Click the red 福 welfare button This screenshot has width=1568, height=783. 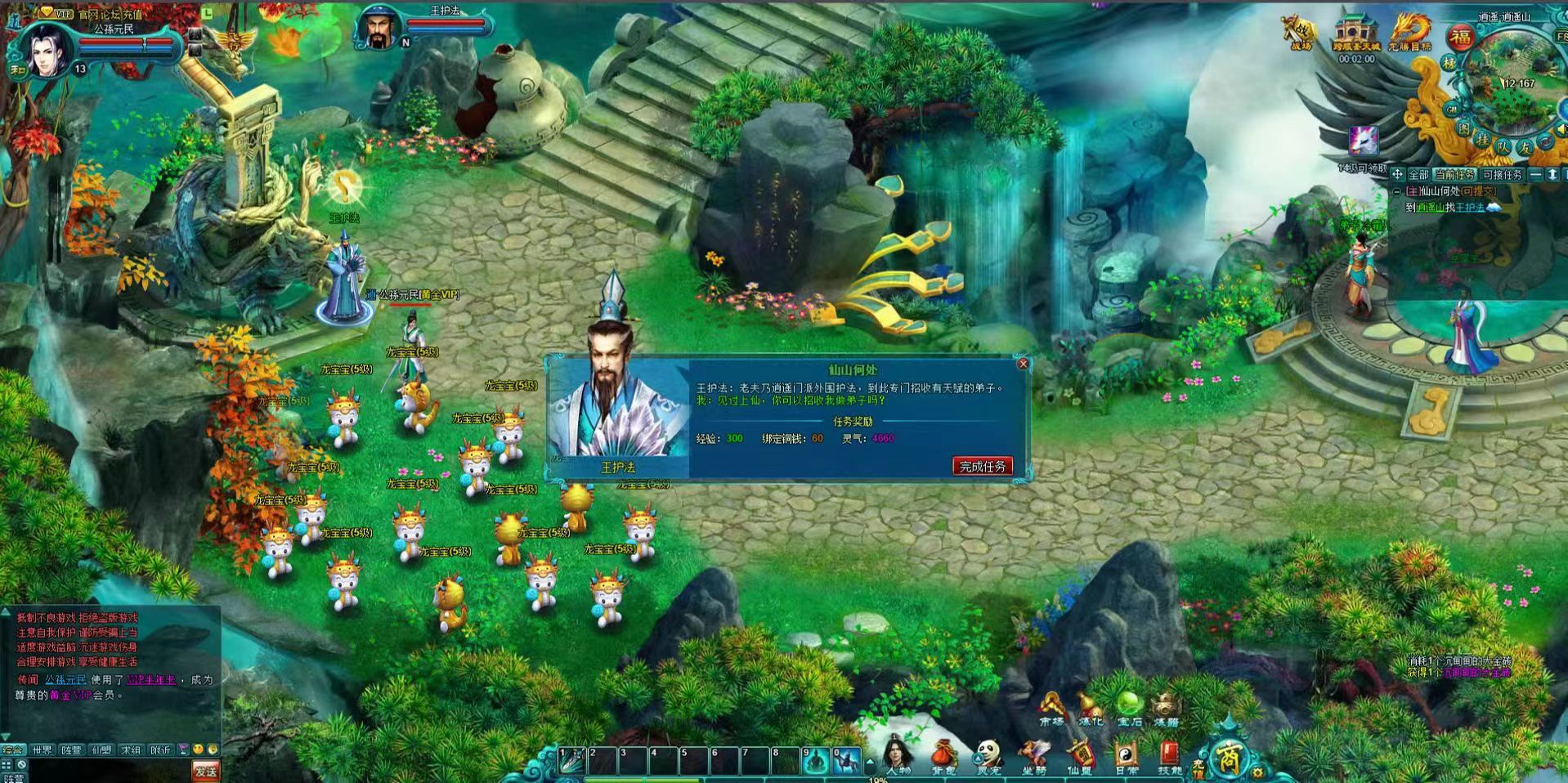click(1461, 37)
